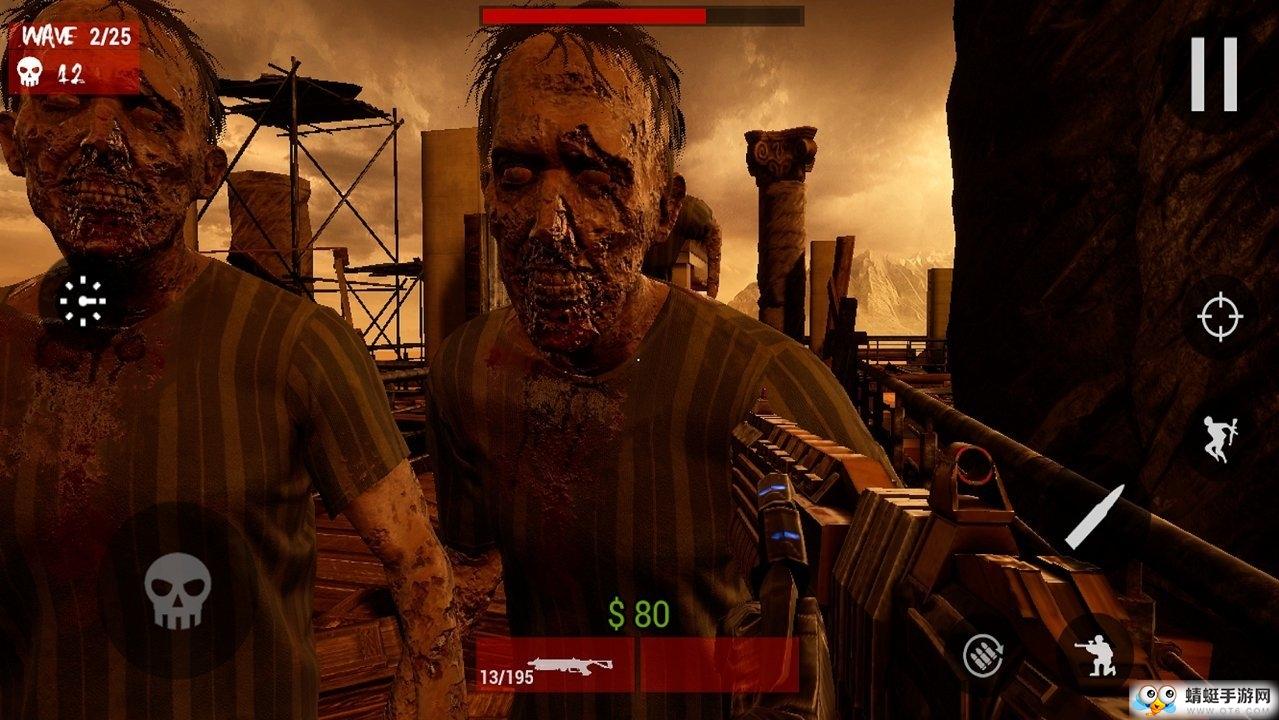Pause the game
Screen dimensions: 1279x720
coord(1213,75)
